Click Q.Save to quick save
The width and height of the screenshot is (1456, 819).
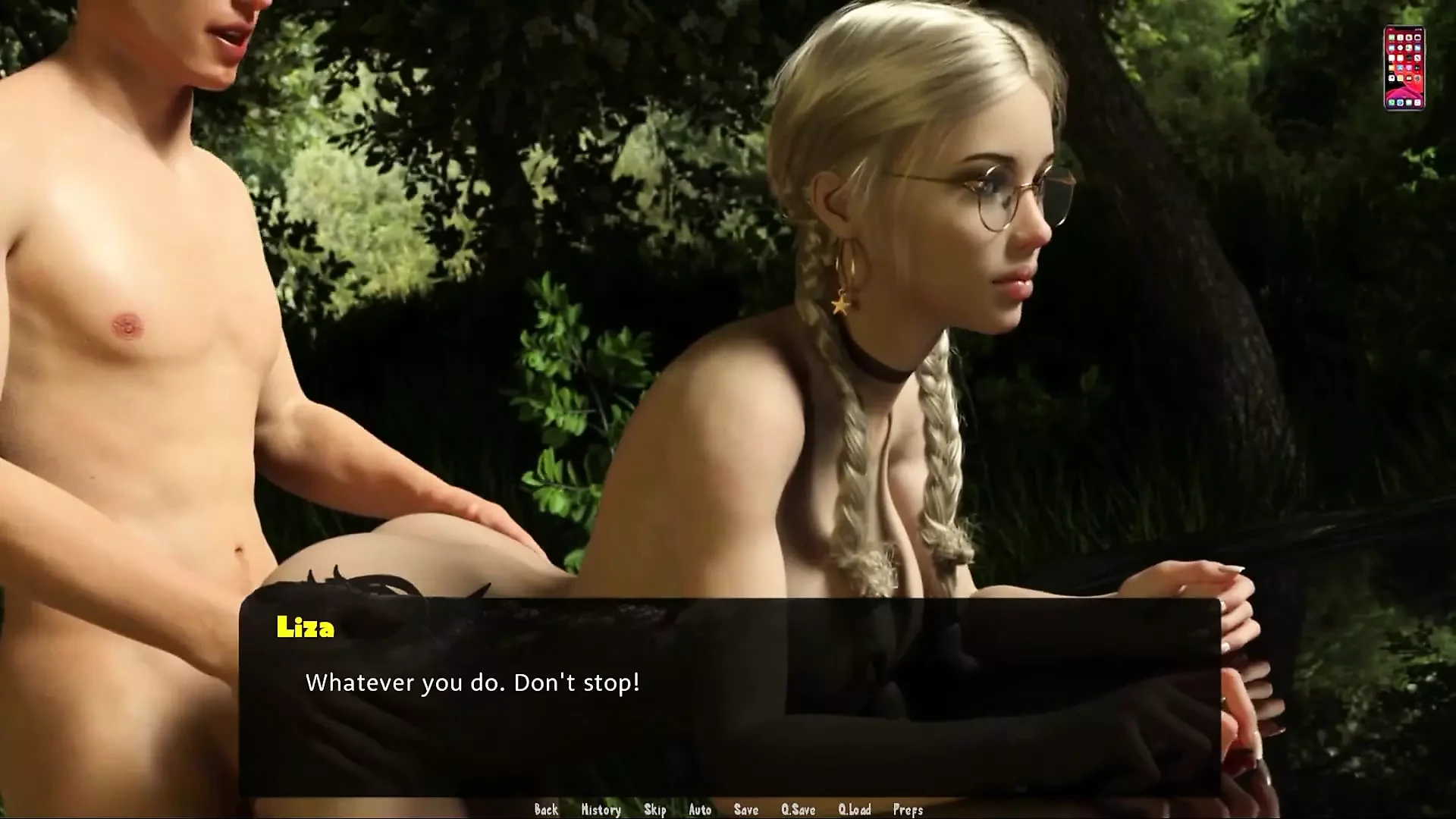click(798, 810)
